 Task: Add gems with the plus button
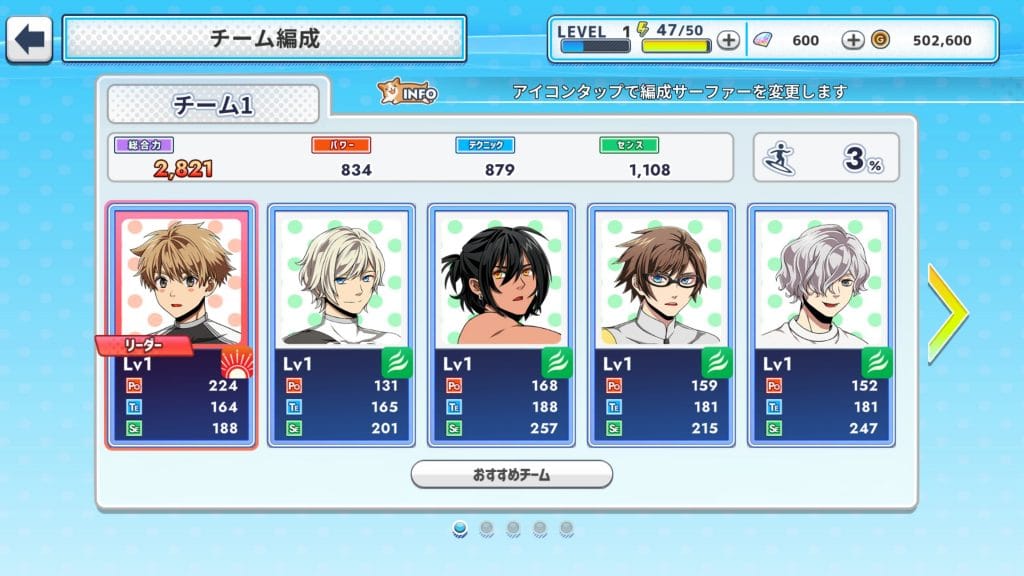click(853, 41)
